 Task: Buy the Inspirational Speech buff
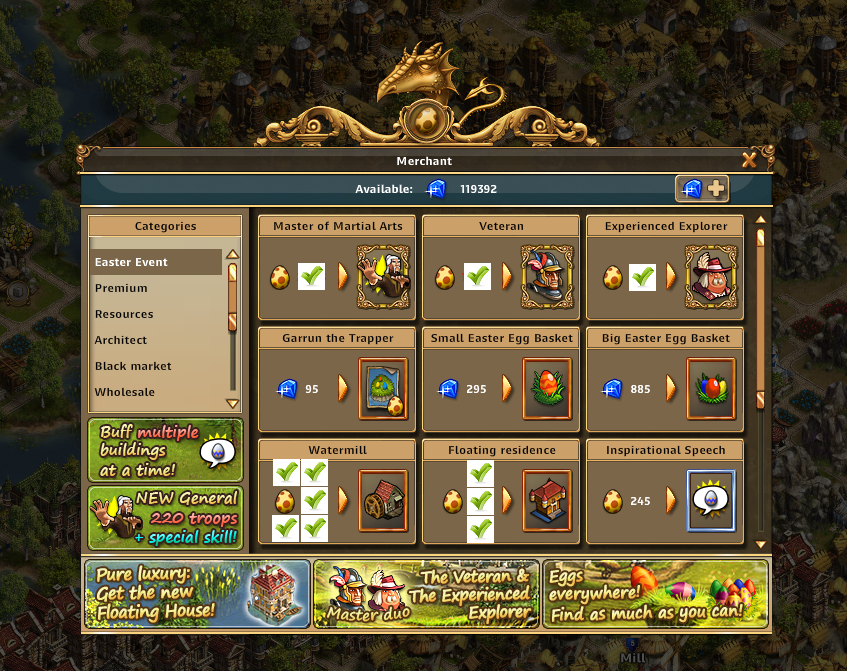coord(711,500)
